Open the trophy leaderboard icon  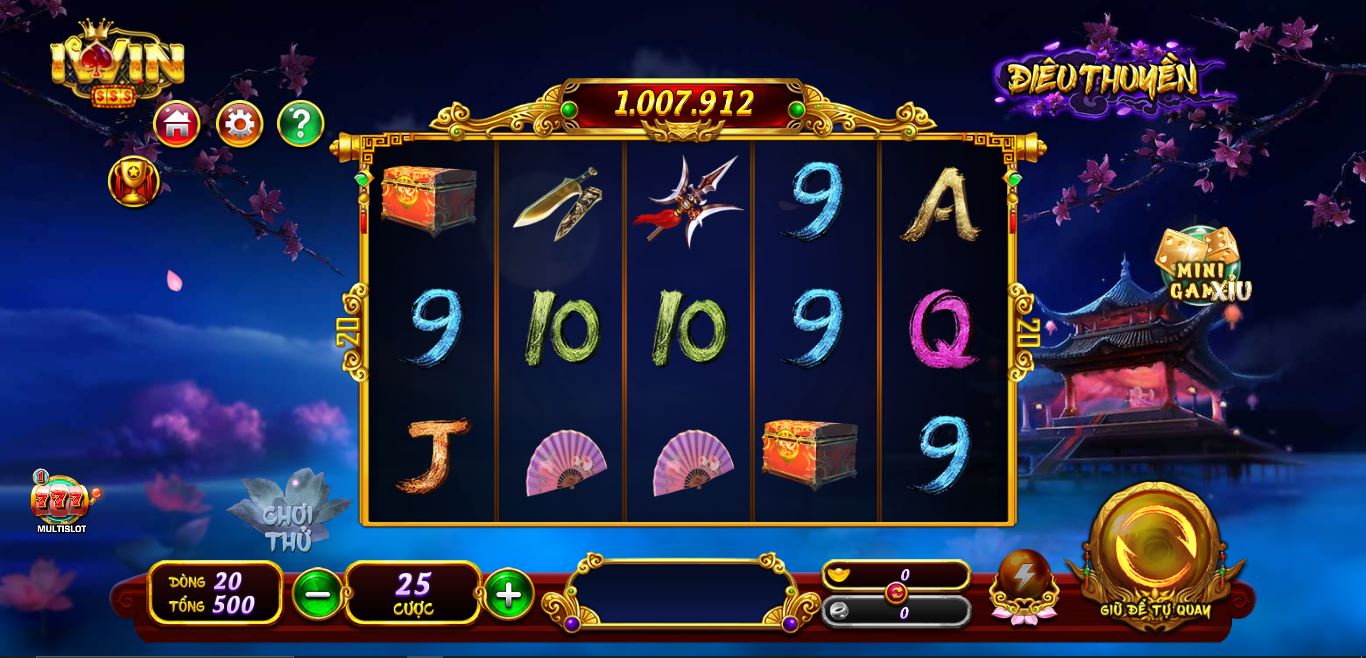(x=133, y=183)
